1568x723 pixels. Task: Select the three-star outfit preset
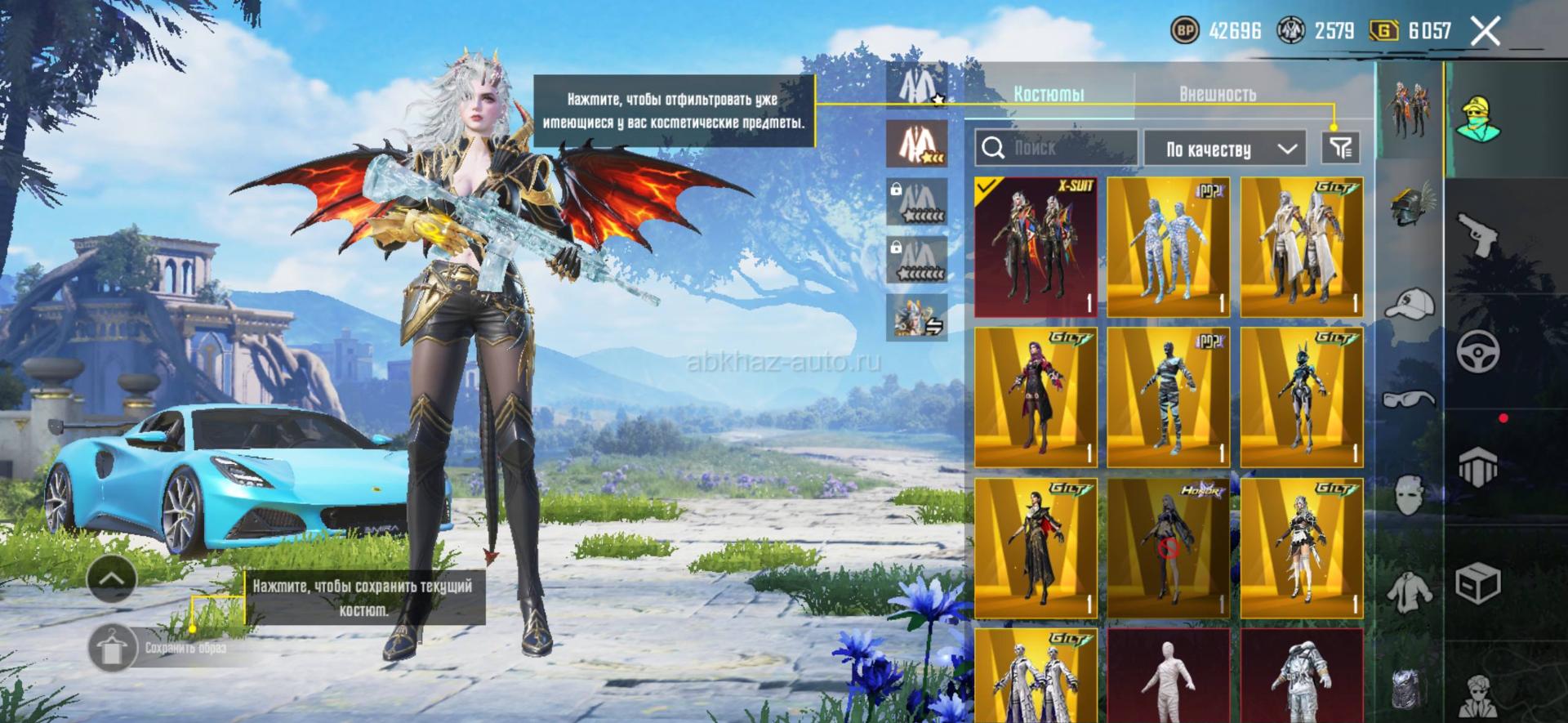coord(917,144)
